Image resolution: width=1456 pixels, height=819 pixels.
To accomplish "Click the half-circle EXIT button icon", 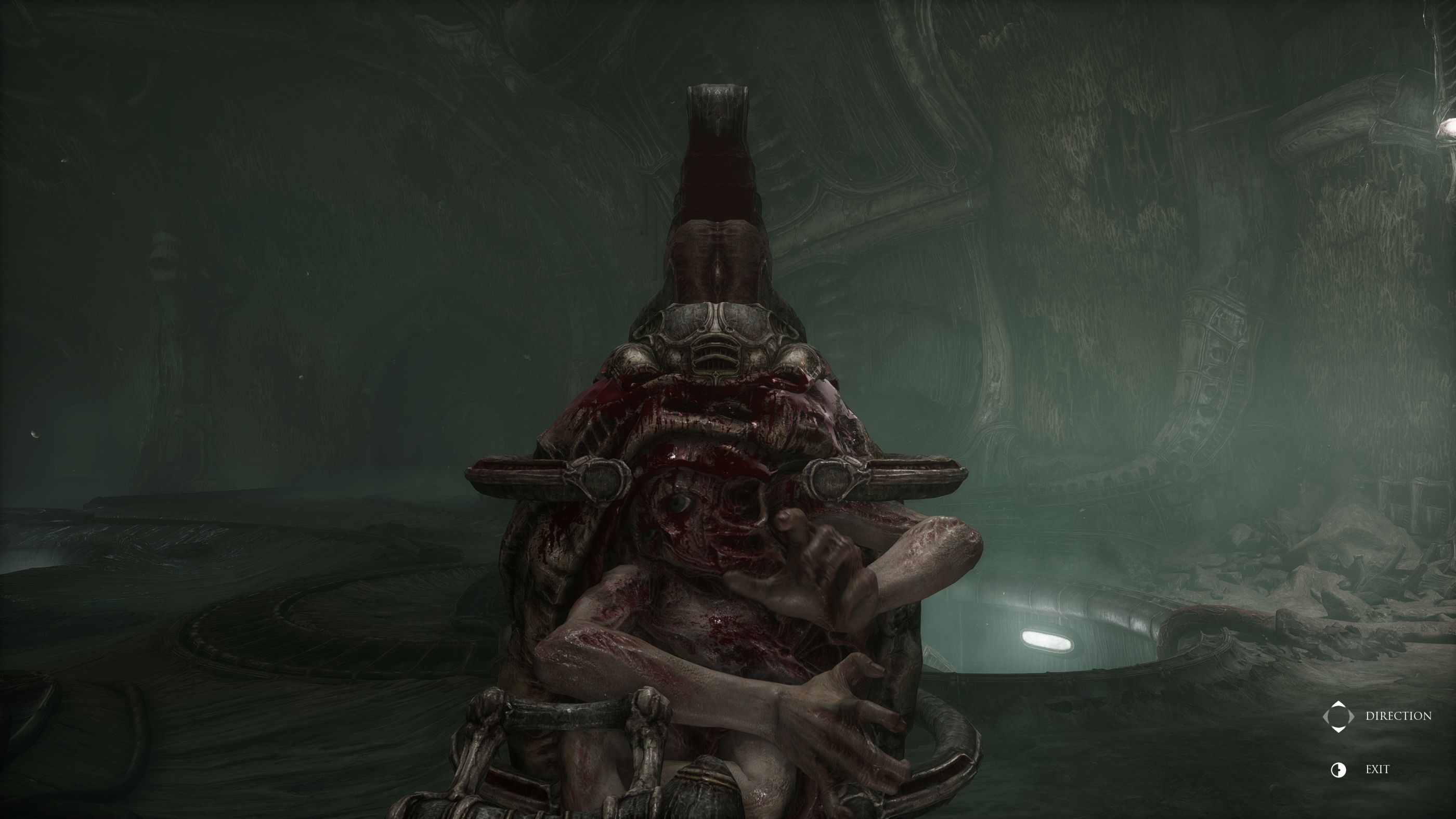I will [x=1338, y=771].
